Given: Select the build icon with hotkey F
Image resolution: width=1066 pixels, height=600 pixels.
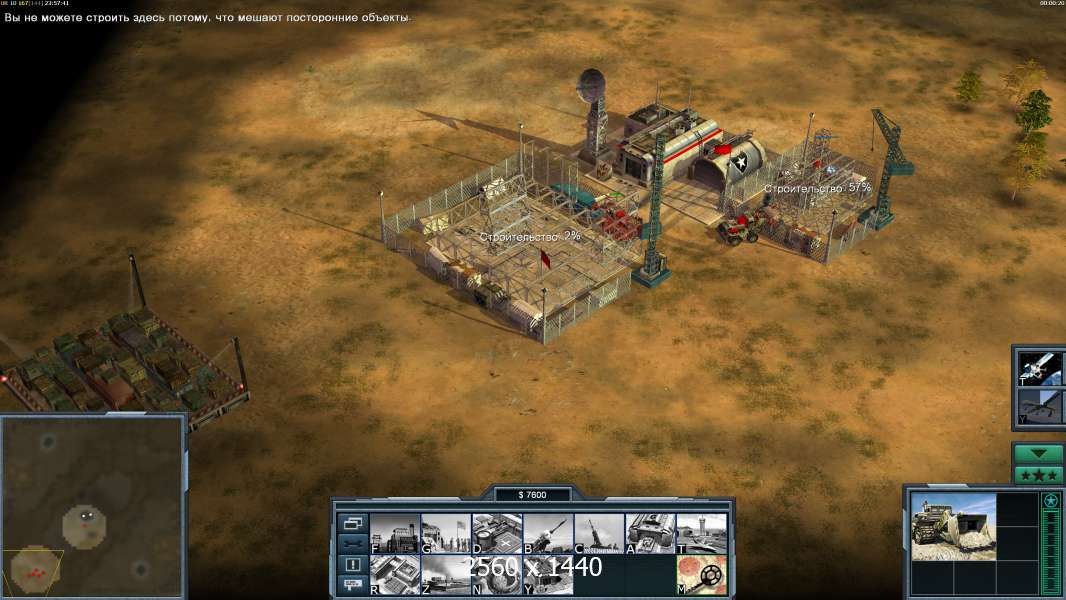Looking at the screenshot, I should coord(395,533).
